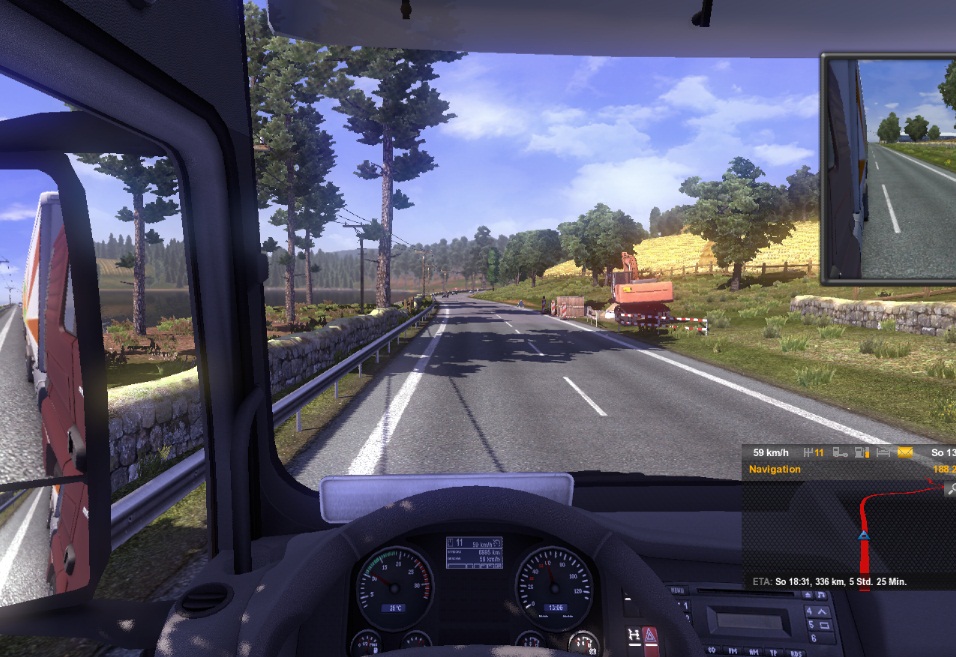Screen dimensions: 956x657
Task: Click the magnifier zoom button on the navigation map
Action: click(948, 489)
